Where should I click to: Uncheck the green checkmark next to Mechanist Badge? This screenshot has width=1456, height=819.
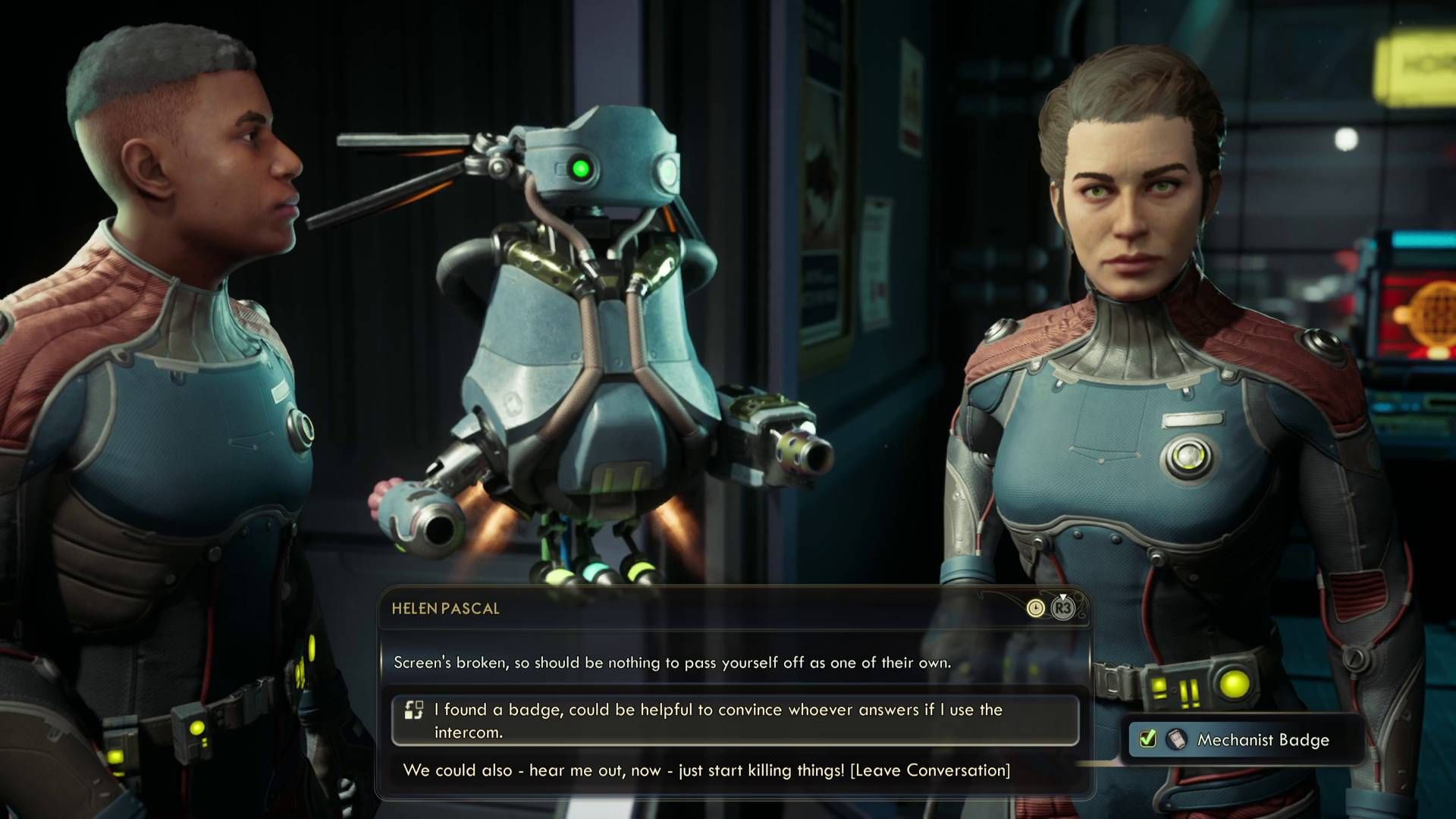[1147, 738]
